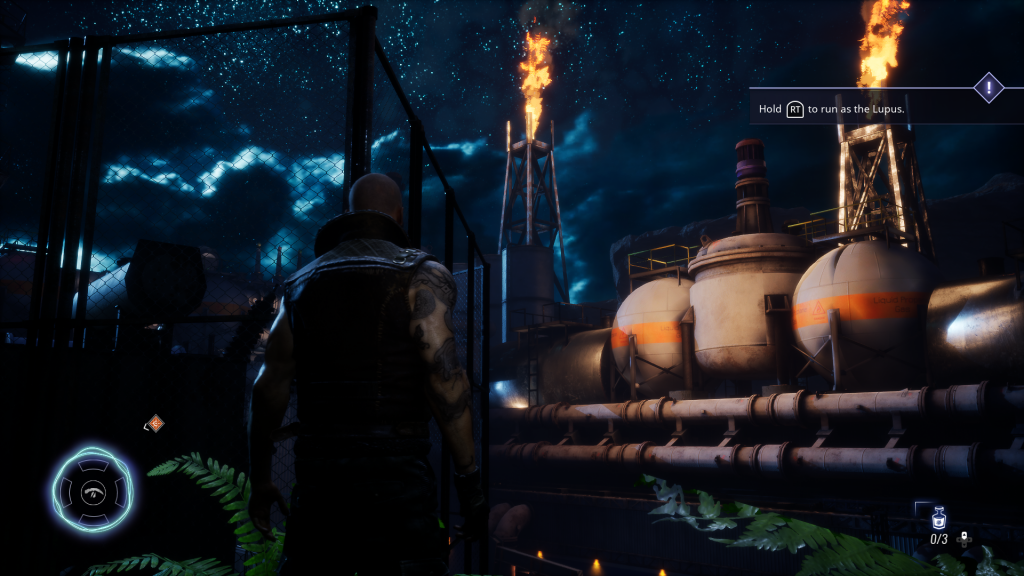
Task: Click the exclamation tutorial alert icon
Action: [x=989, y=88]
